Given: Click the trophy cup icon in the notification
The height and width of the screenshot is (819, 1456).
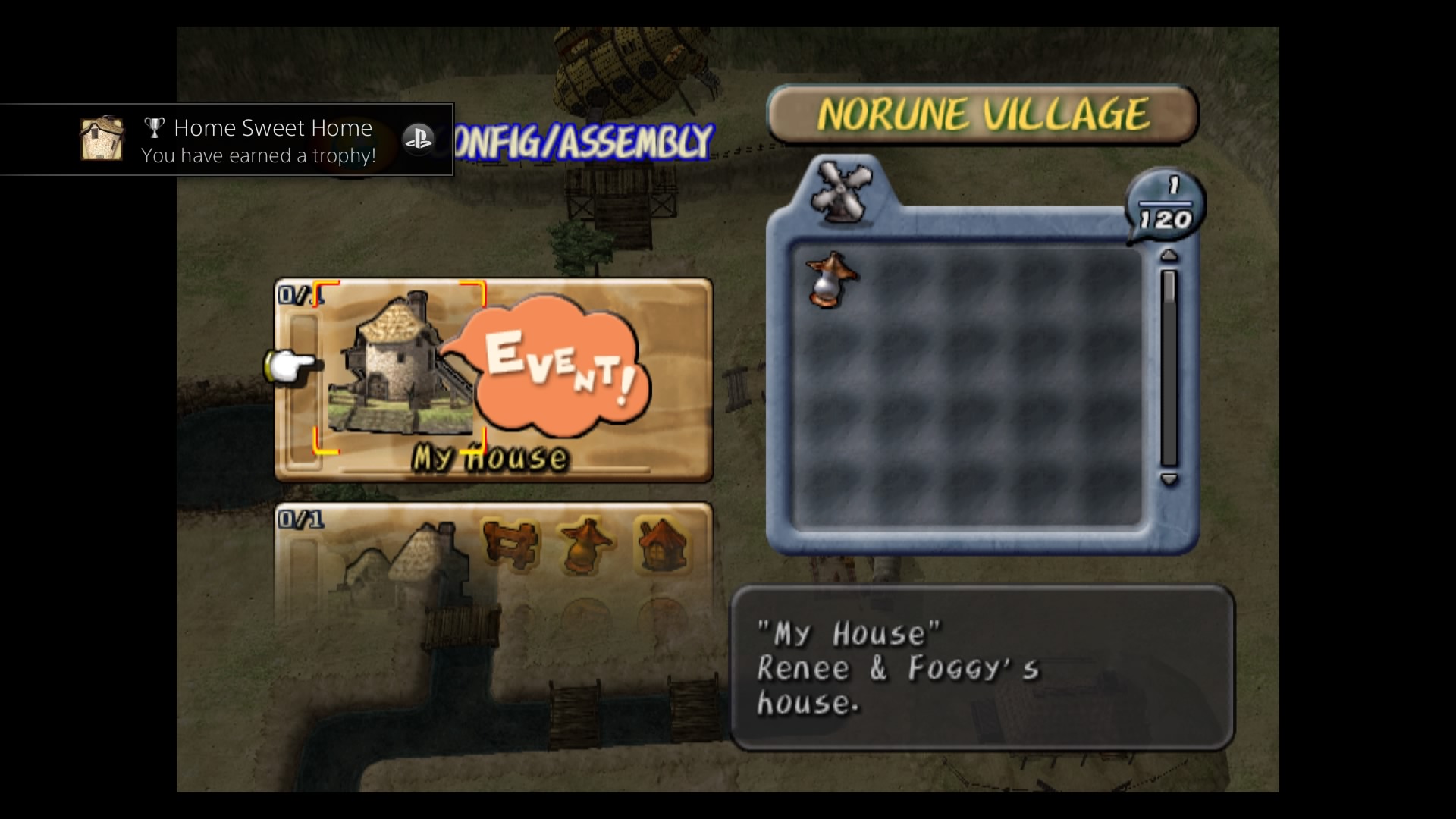Looking at the screenshot, I should pyautogui.click(x=155, y=127).
